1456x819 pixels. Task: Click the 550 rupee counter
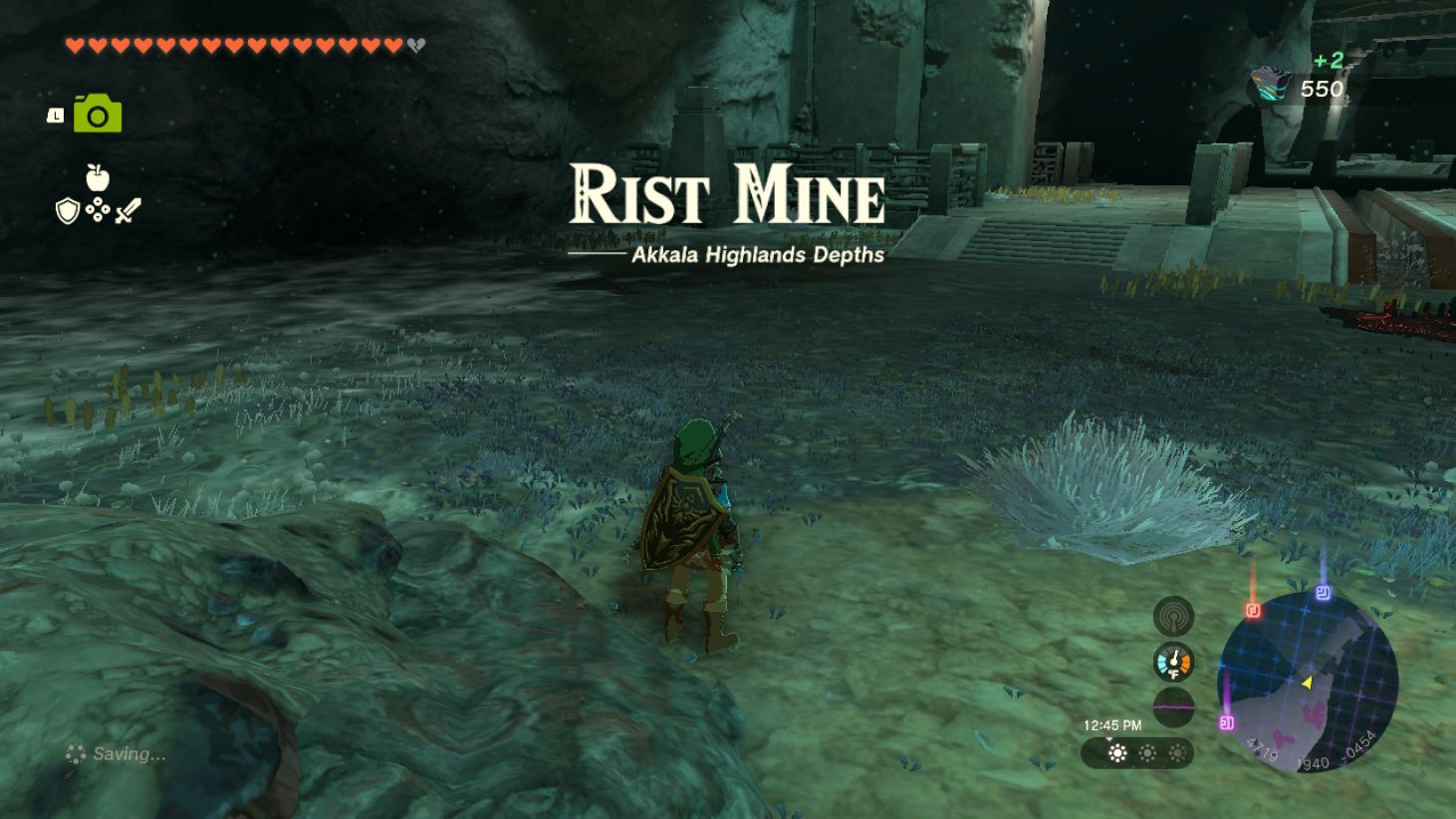click(1320, 89)
